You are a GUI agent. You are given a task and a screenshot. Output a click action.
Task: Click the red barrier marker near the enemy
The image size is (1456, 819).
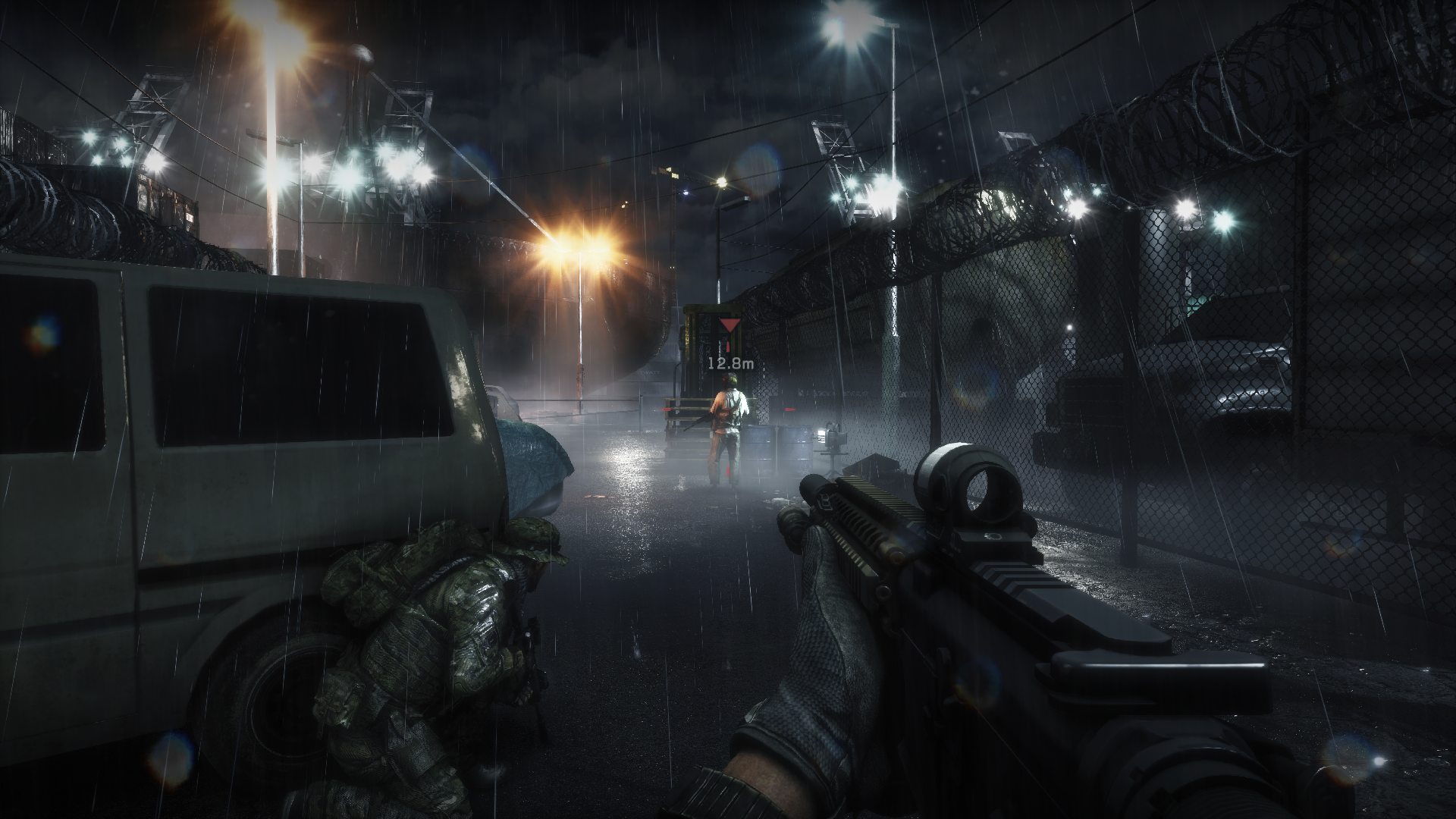click(790, 409)
